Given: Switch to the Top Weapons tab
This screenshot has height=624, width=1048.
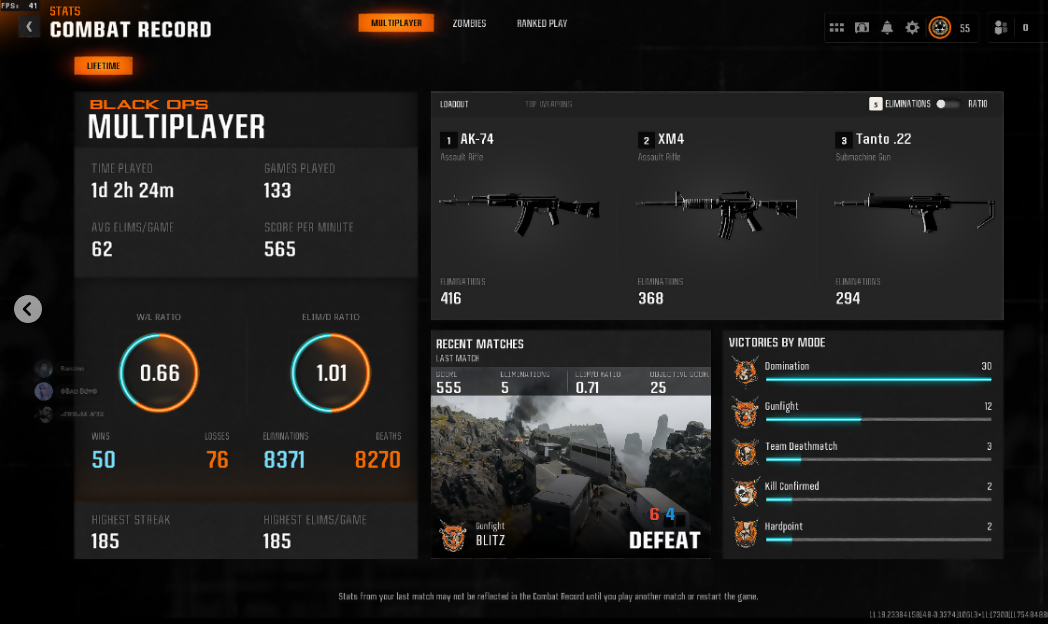Looking at the screenshot, I should (549, 104).
